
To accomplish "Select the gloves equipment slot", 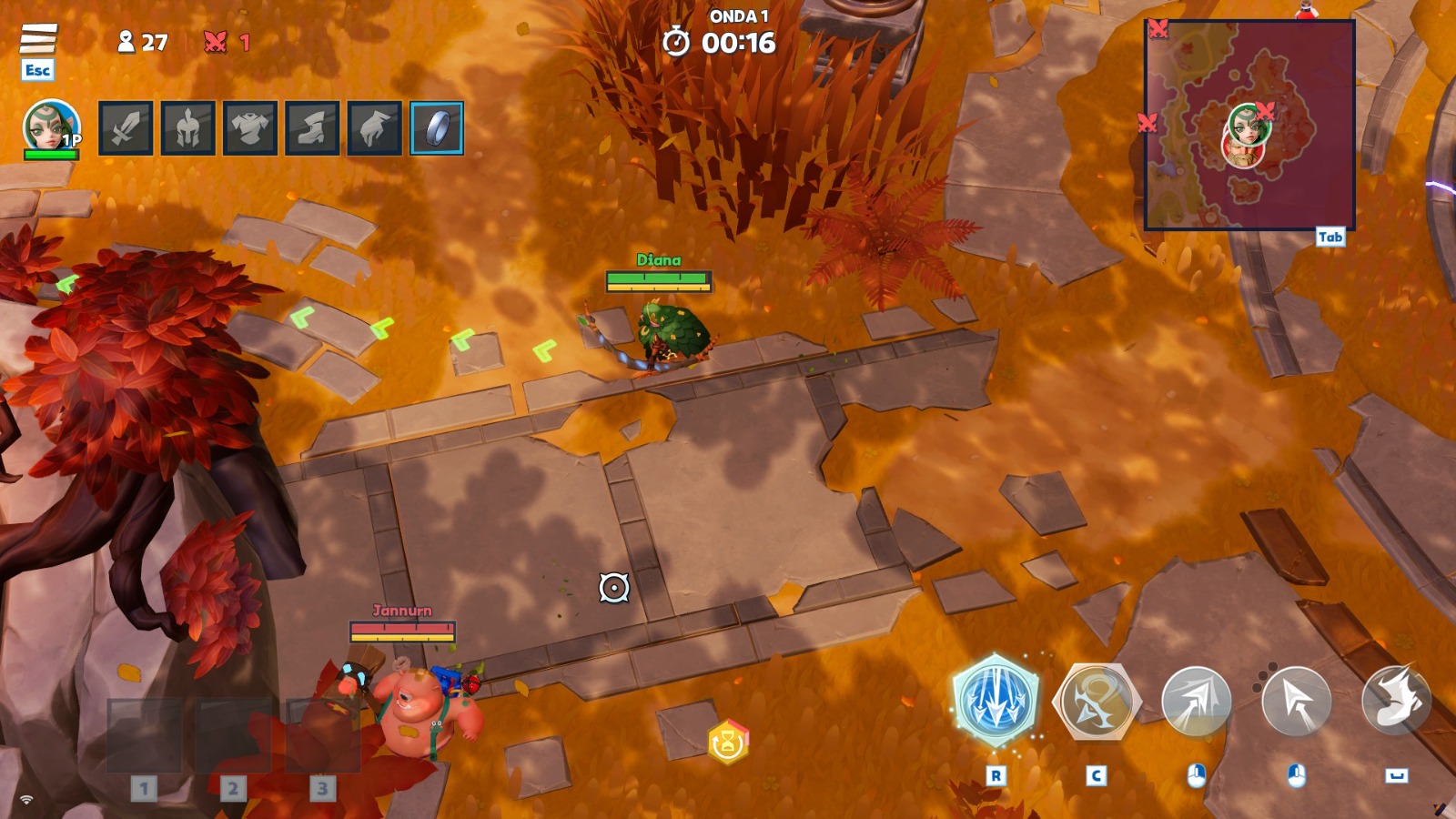I will (374, 128).
